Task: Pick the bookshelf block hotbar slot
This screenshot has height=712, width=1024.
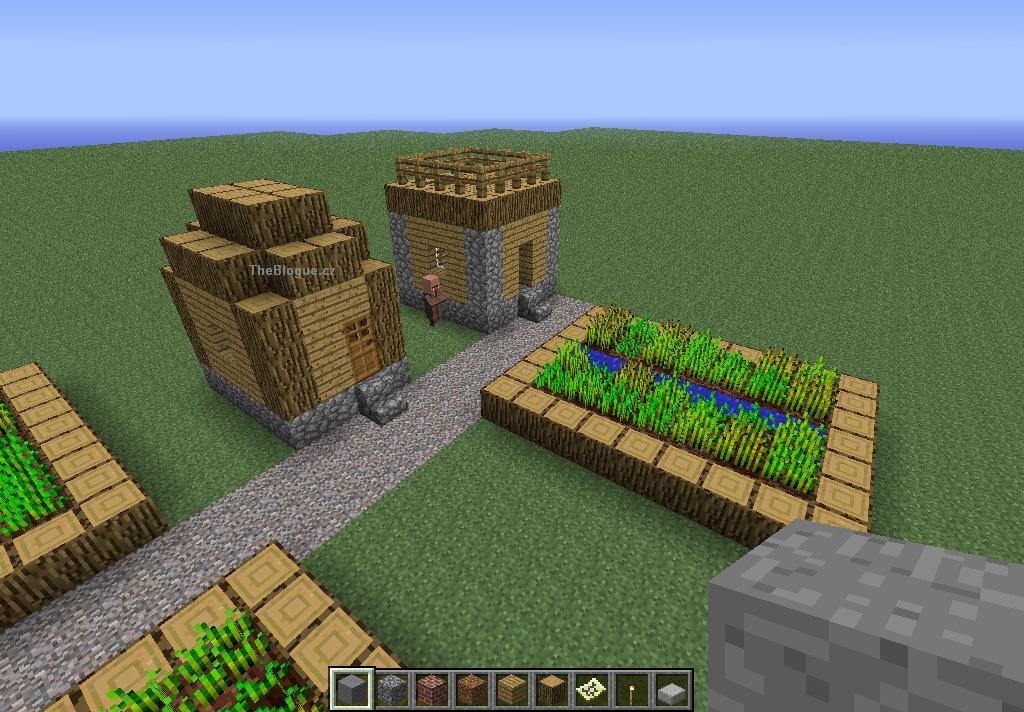Action: coord(471,689)
